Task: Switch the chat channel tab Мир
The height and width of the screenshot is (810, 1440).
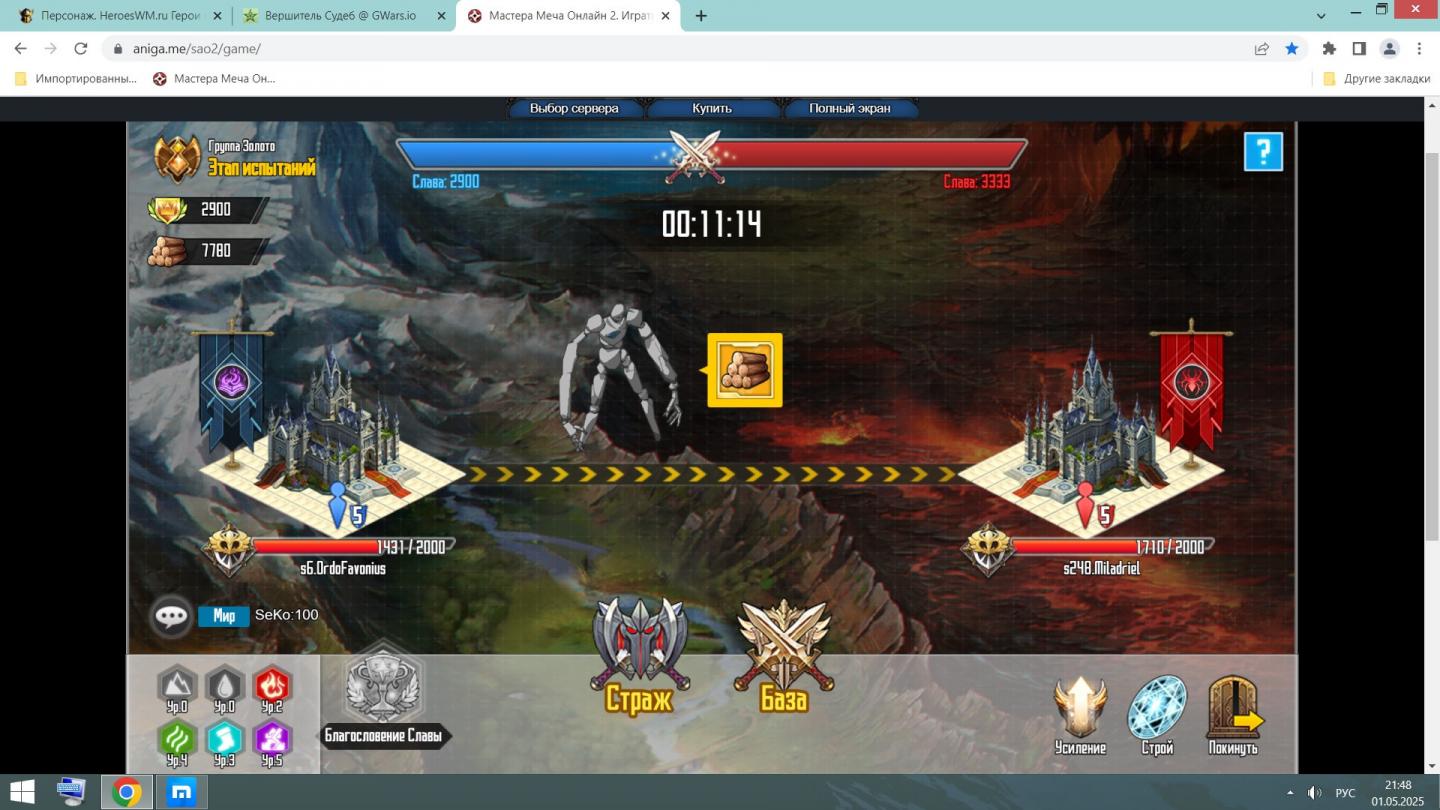Action: click(x=224, y=616)
